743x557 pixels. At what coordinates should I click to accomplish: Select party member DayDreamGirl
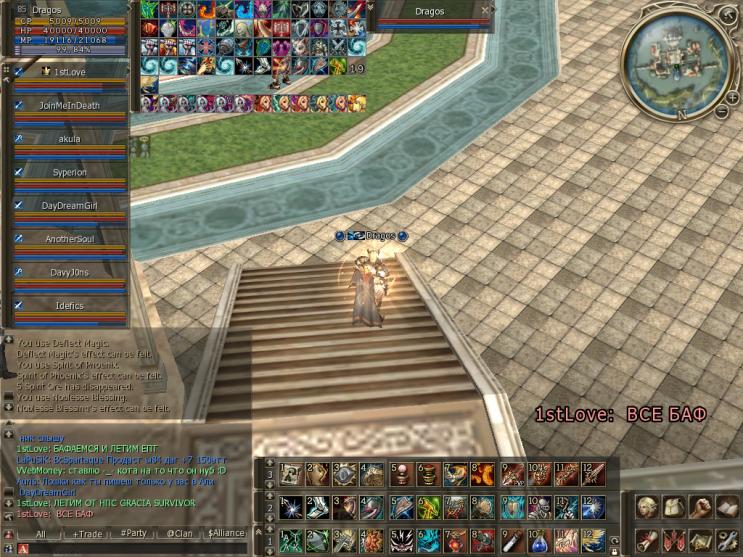[69, 205]
